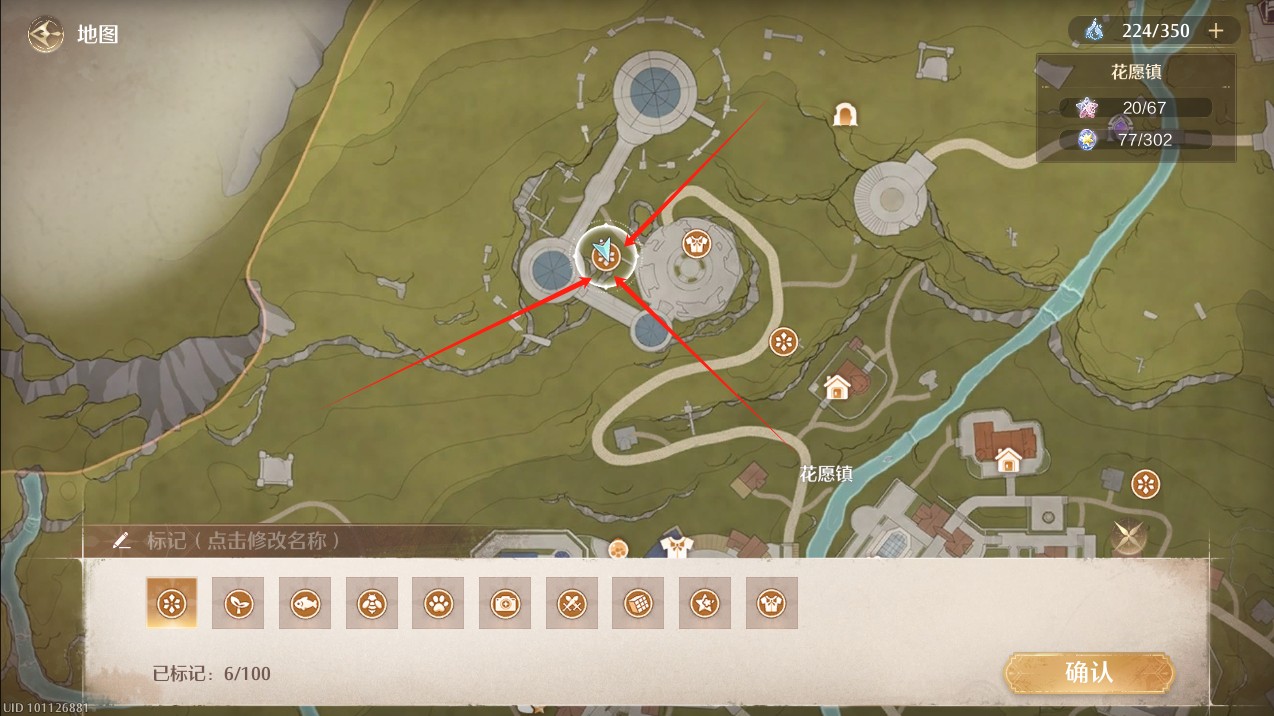1274x716 pixels.
Task: Select the bee insect marker icon
Action: [372, 603]
